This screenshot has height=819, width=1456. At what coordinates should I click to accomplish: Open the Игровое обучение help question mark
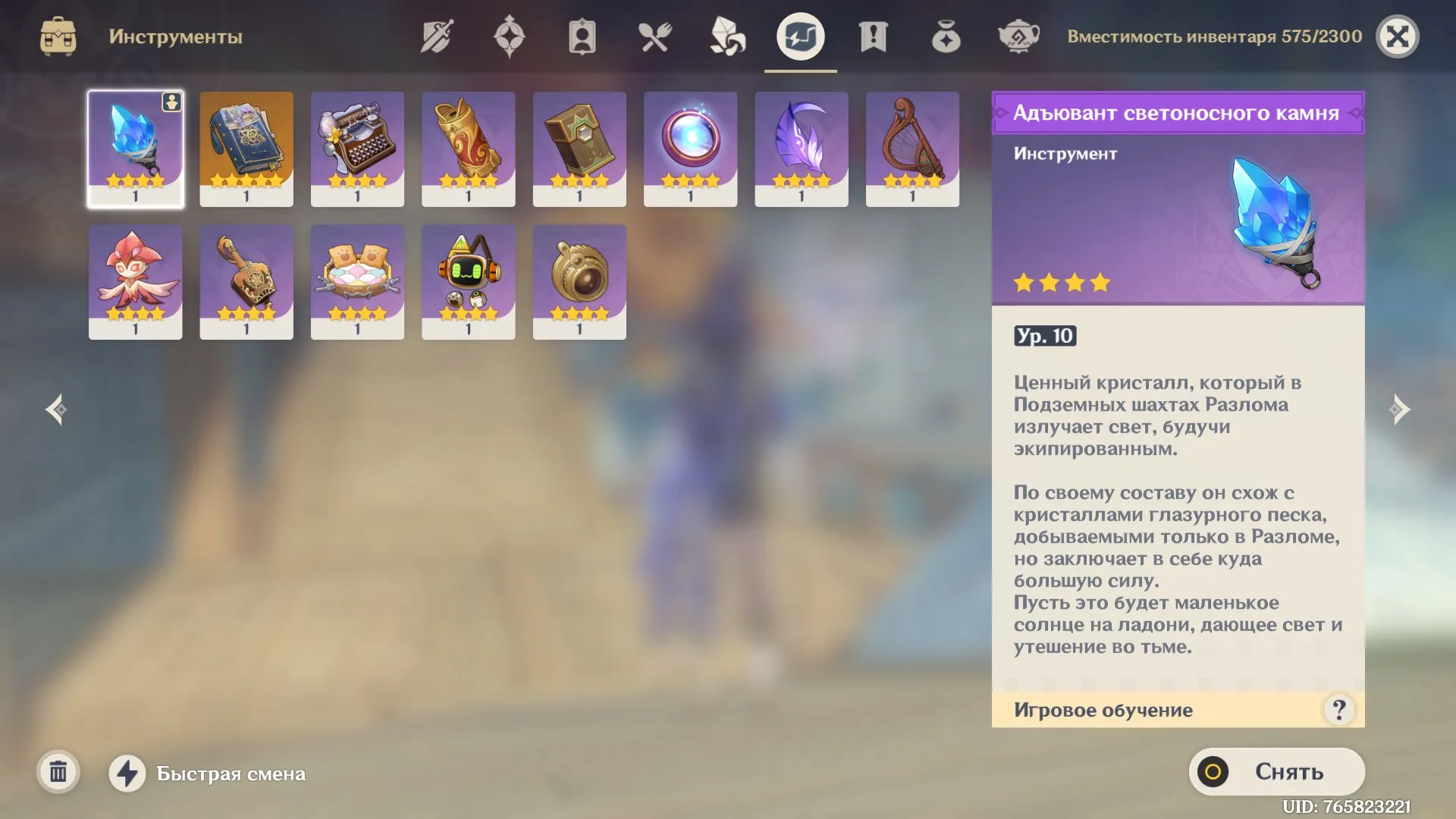pos(1339,710)
